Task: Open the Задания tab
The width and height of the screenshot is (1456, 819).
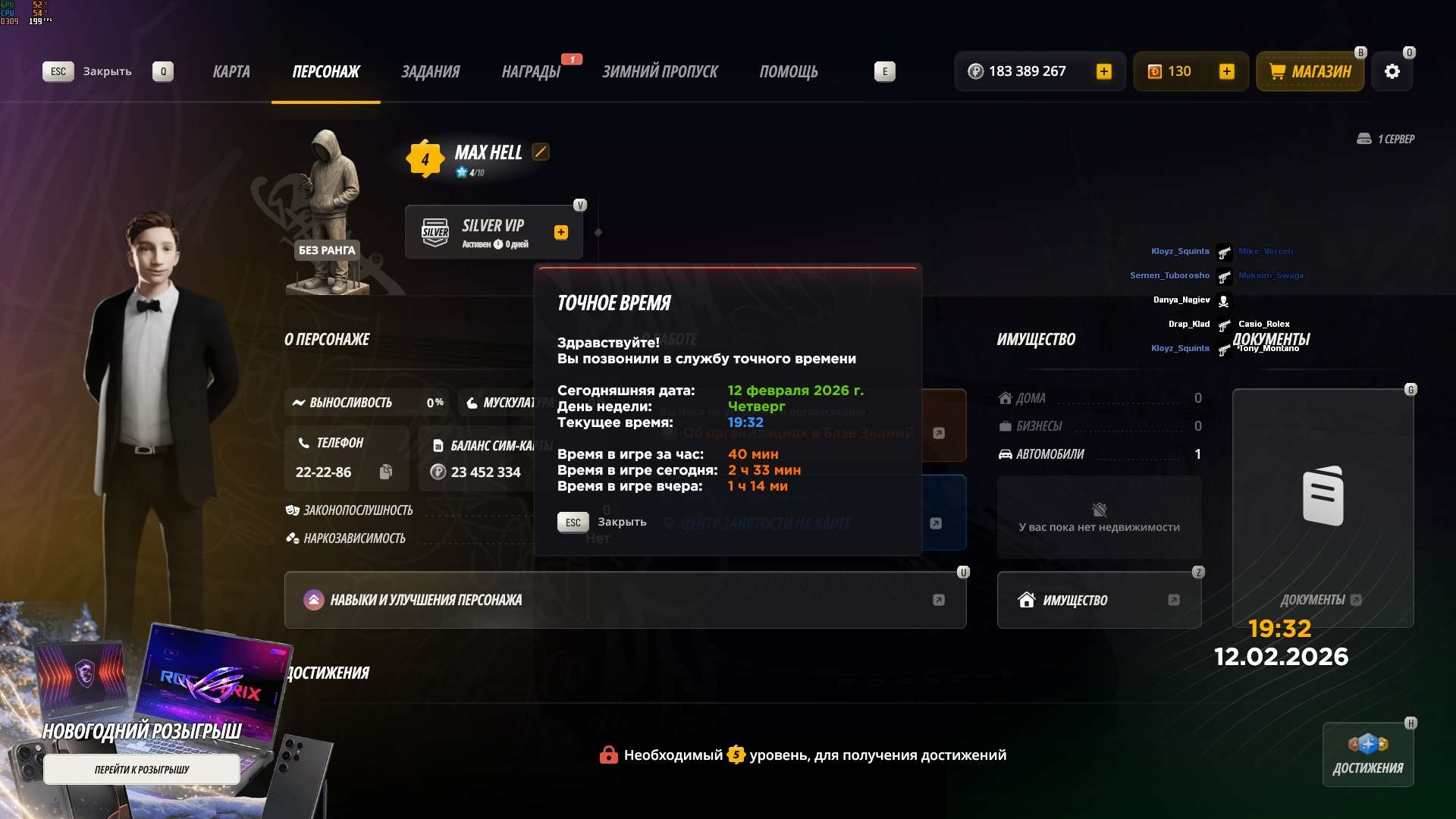Action: tap(430, 71)
